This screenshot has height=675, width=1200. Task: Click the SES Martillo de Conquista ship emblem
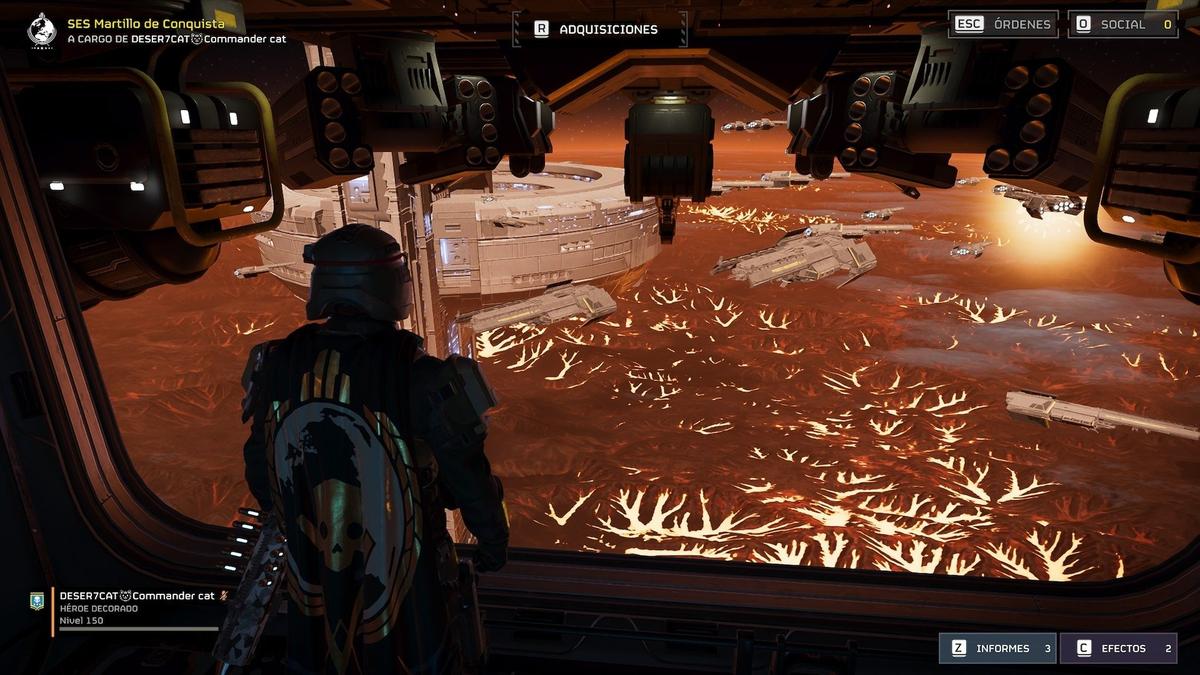click(42, 30)
